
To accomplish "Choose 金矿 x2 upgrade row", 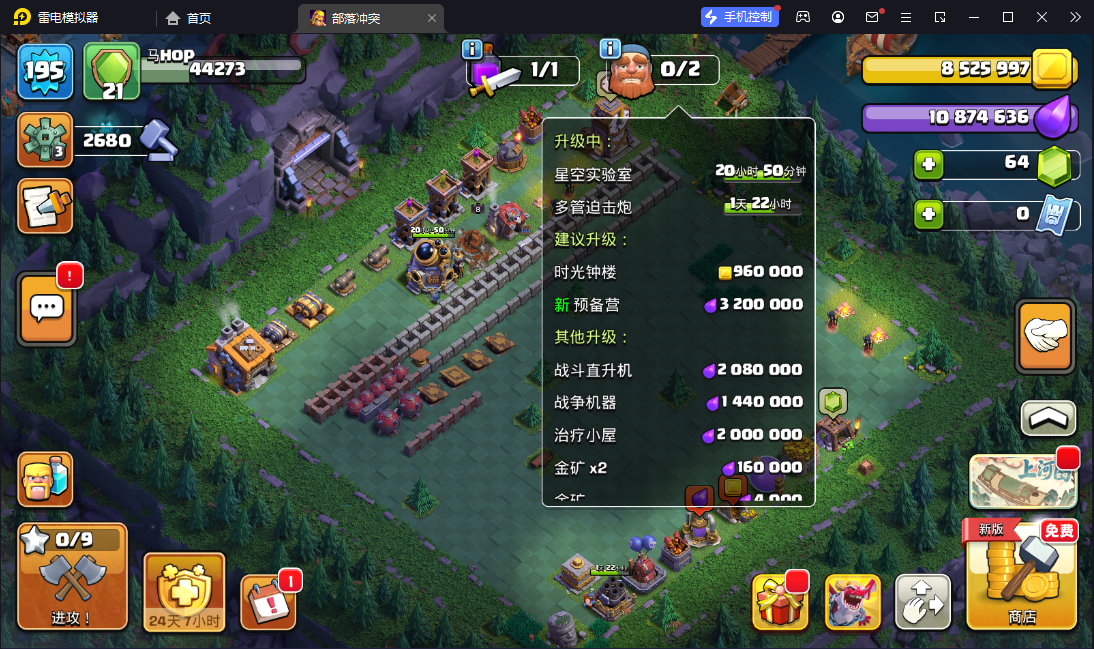I will point(678,467).
